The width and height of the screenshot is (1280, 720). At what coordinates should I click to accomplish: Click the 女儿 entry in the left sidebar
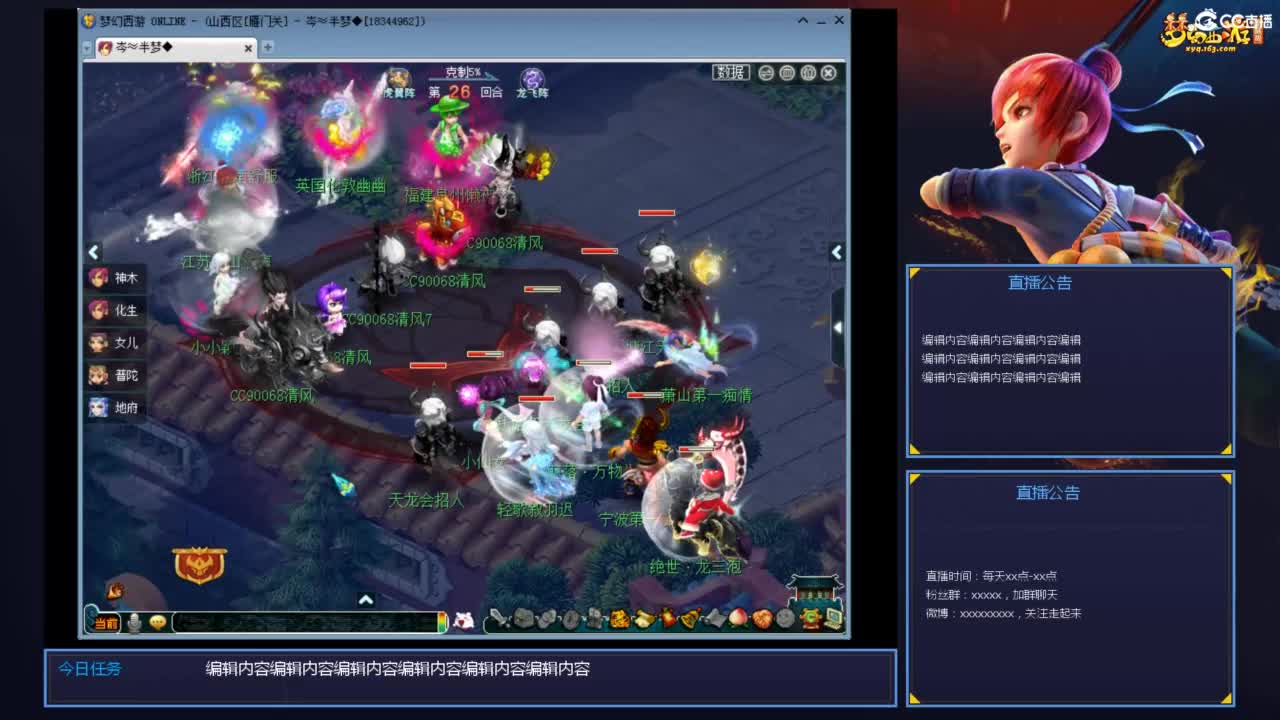[x=114, y=343]
